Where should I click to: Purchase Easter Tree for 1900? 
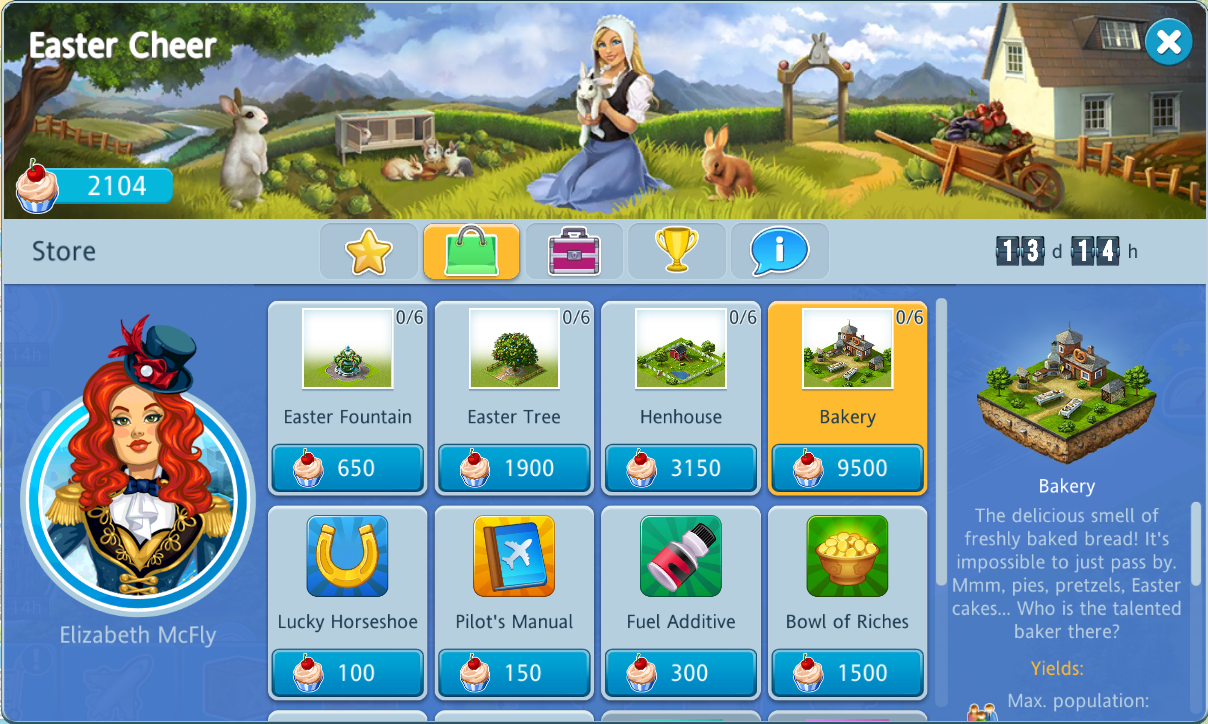point(514,468)
